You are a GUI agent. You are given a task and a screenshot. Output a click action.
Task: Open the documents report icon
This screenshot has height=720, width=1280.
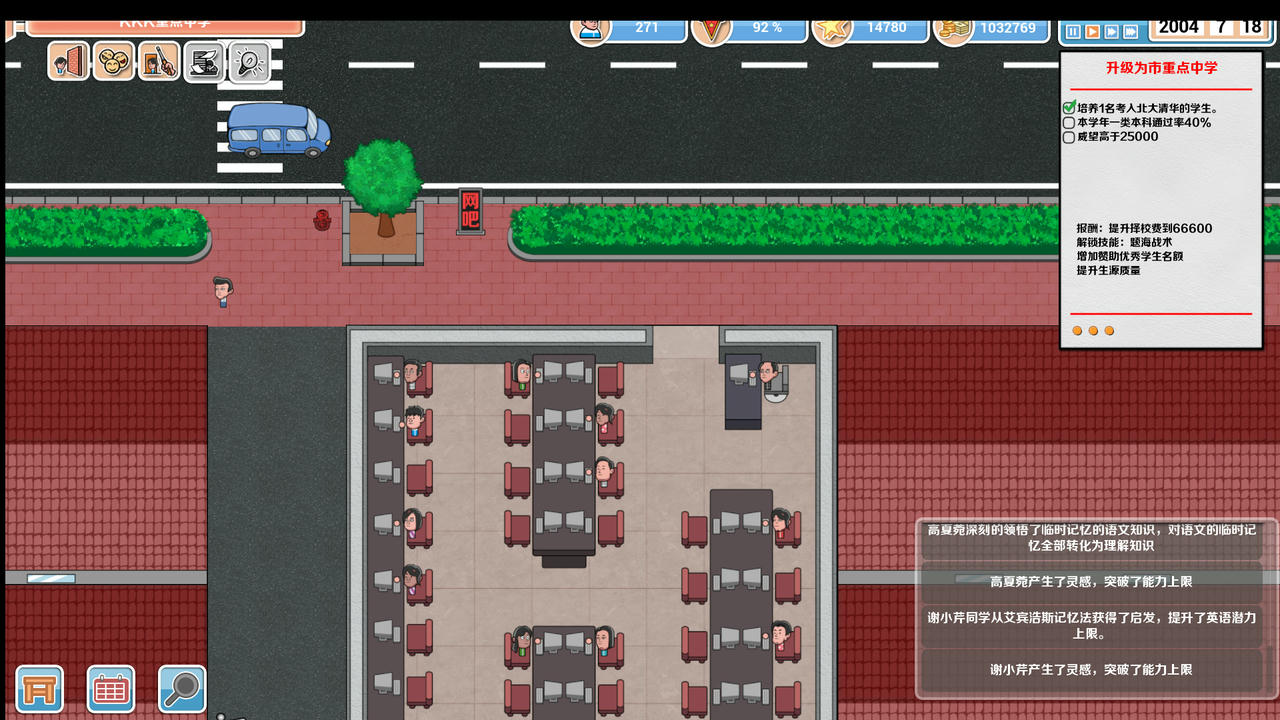[x=203, y=62]
